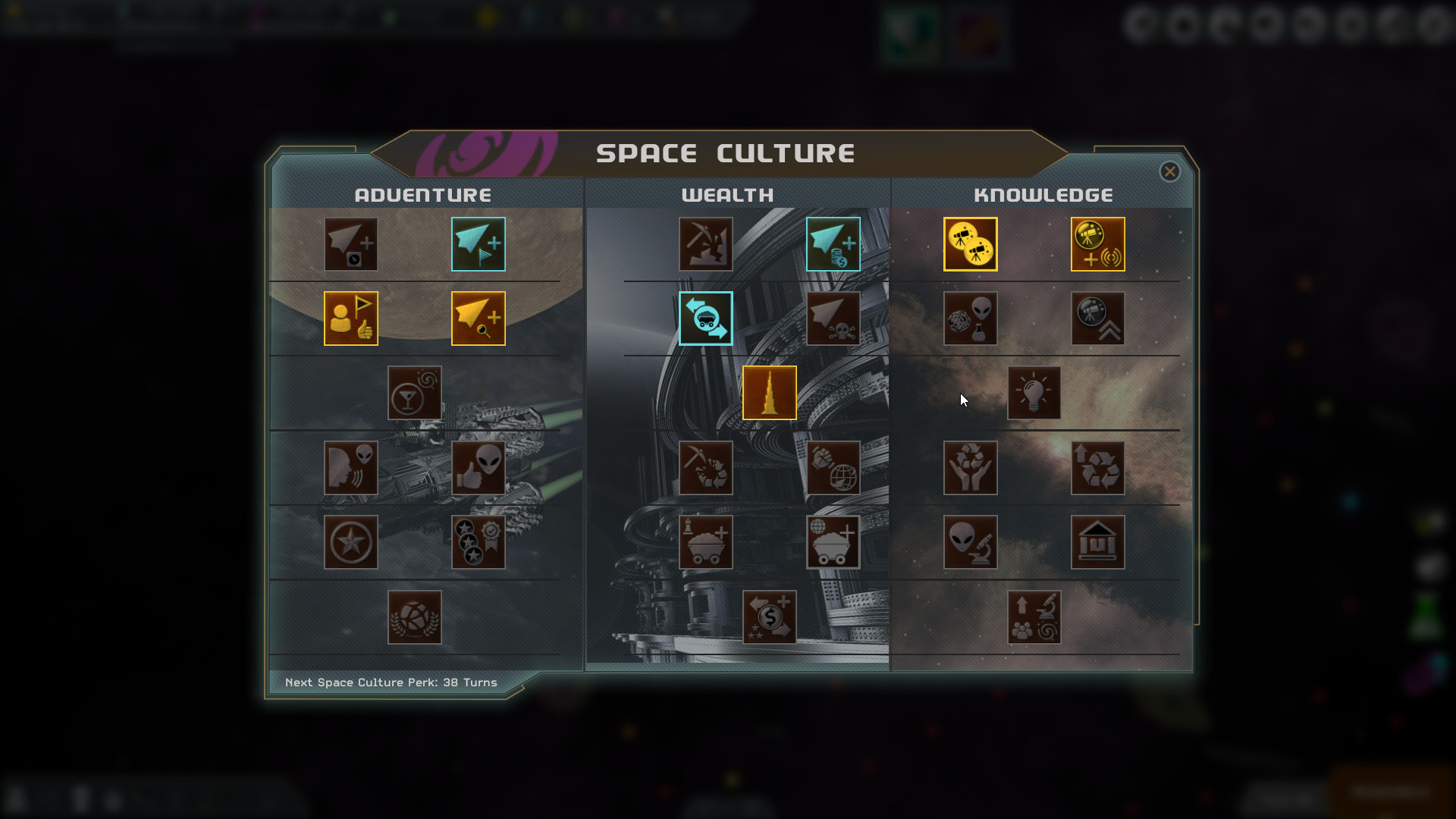
Task: Select the laurel wreath globe perk
Action: [414, 617]
